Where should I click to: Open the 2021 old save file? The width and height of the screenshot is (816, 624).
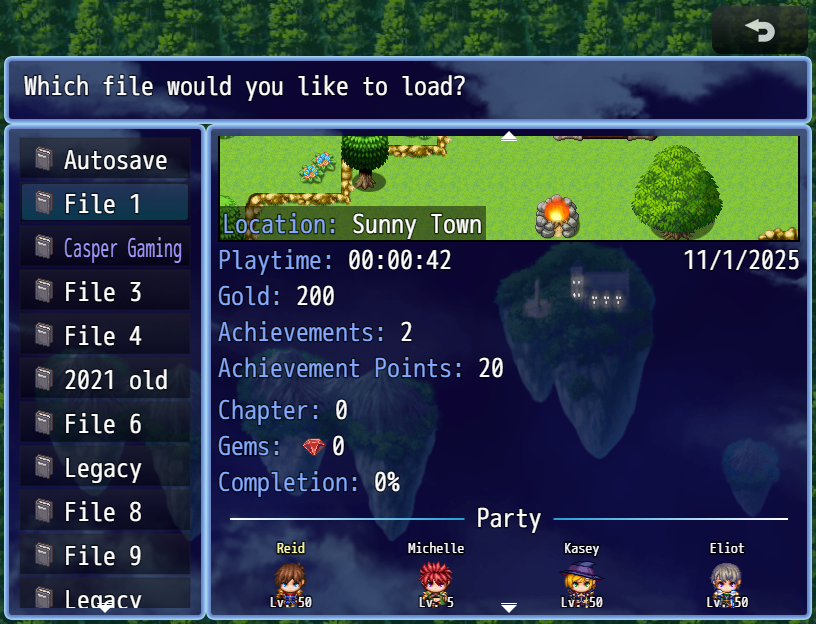(x=105, y=380)
